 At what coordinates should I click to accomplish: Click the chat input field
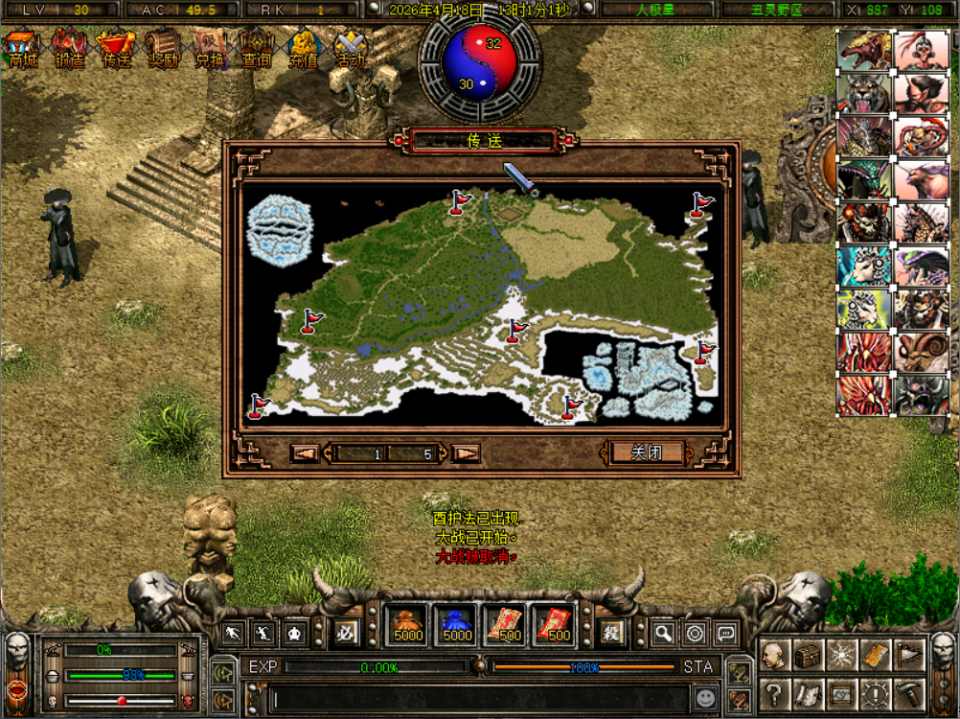[x=470, y=697]
